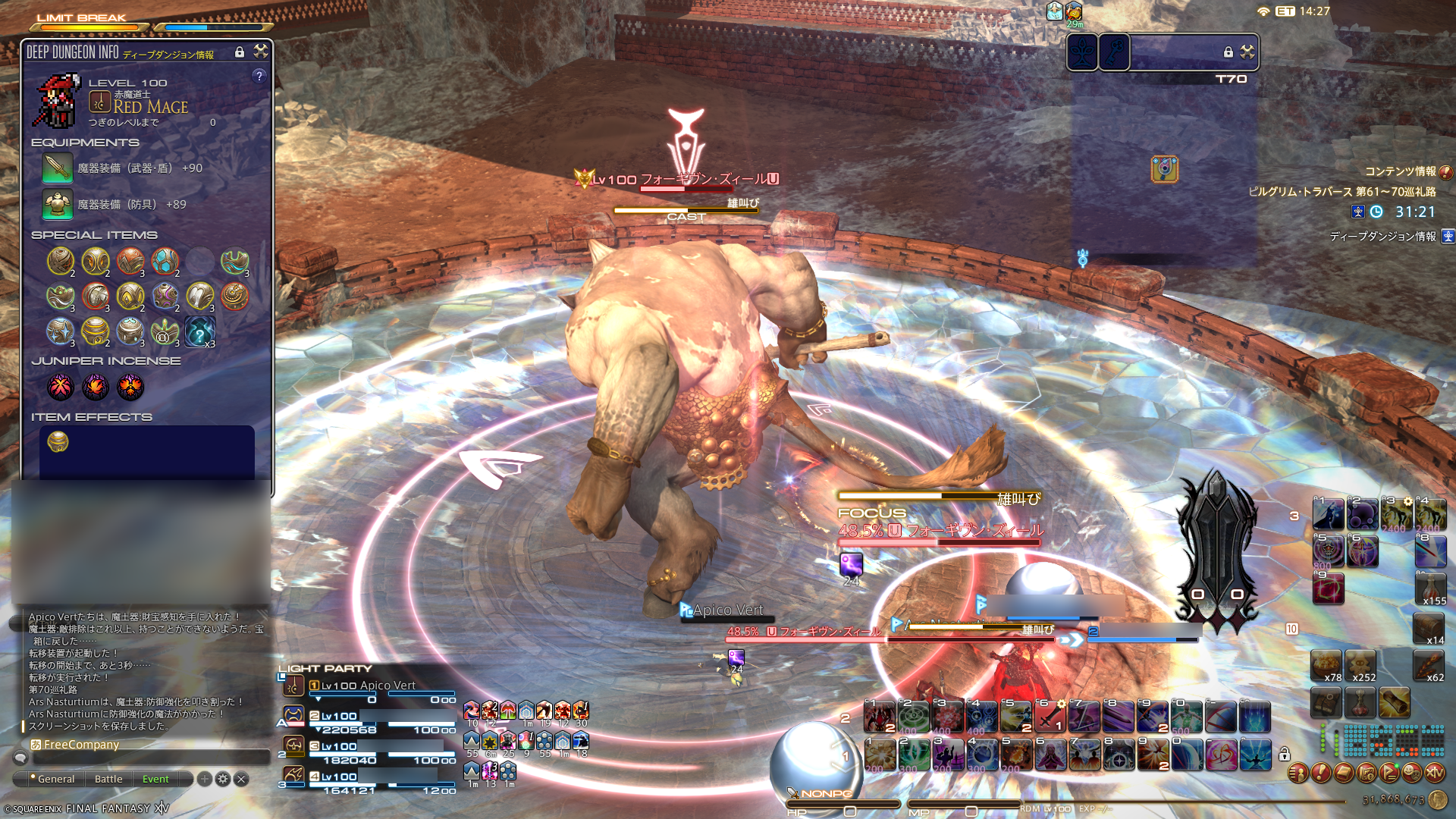1456x819 pixels.
Task: Open the Deep Dungeon Info help button
Action: click(x=259, y=76)
